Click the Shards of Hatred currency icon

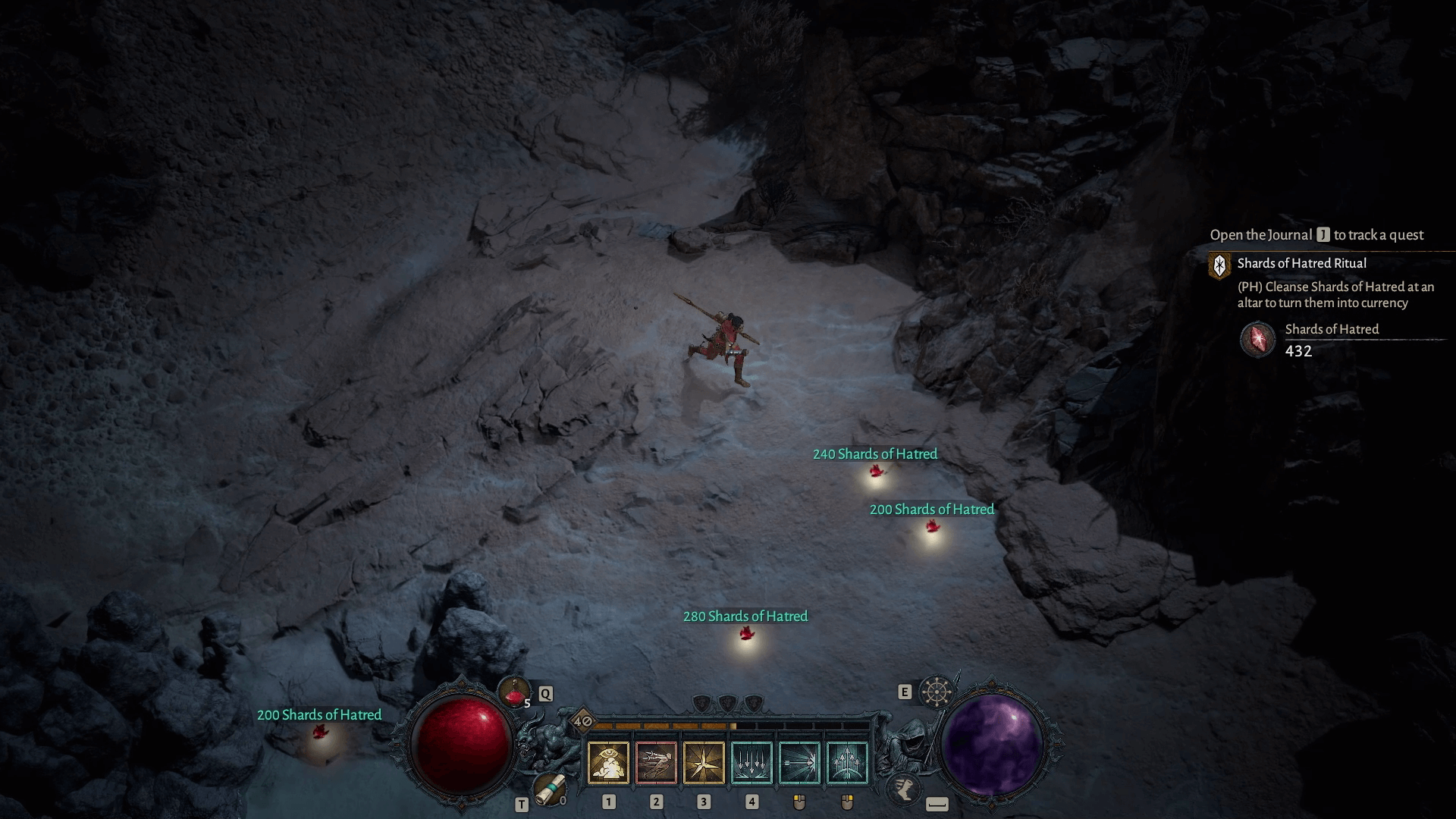coord(1257,339)
